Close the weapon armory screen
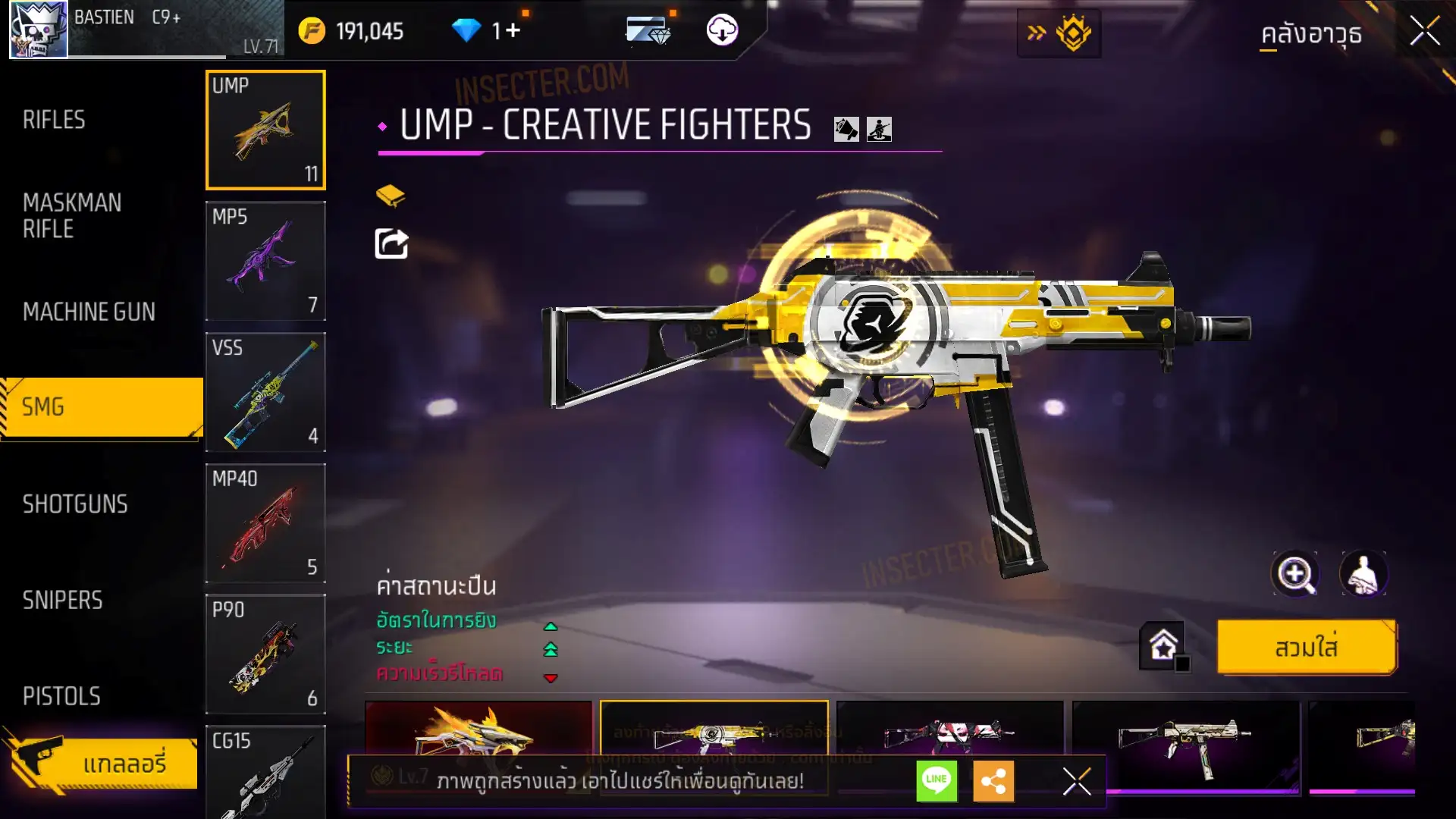This screenshot has height=819, width=1456. click(x=1424, y=32)
